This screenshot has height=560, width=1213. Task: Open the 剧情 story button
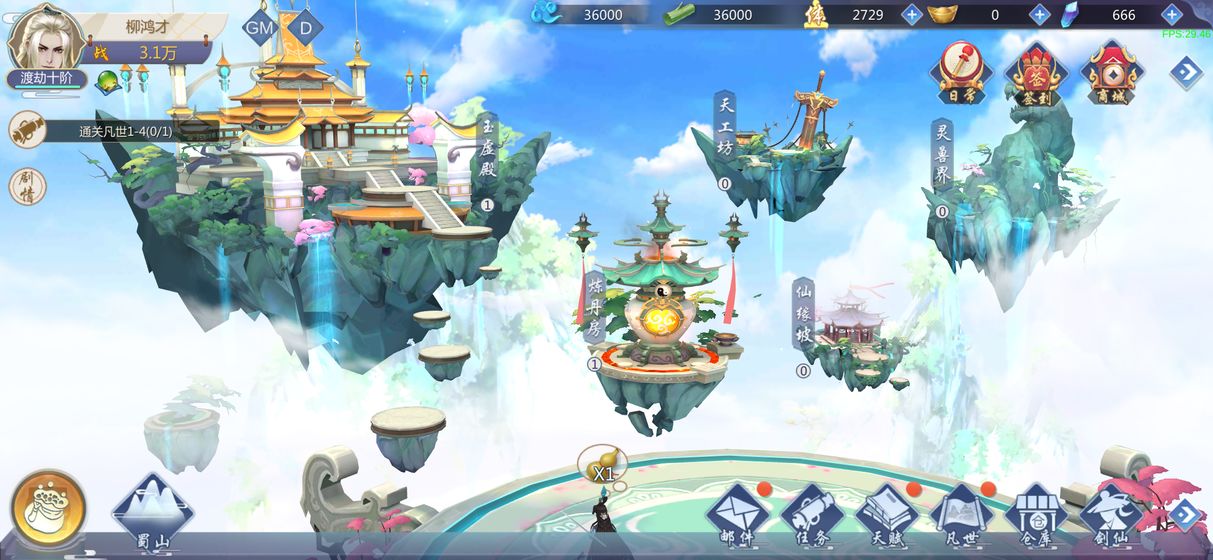coord(27,187)
